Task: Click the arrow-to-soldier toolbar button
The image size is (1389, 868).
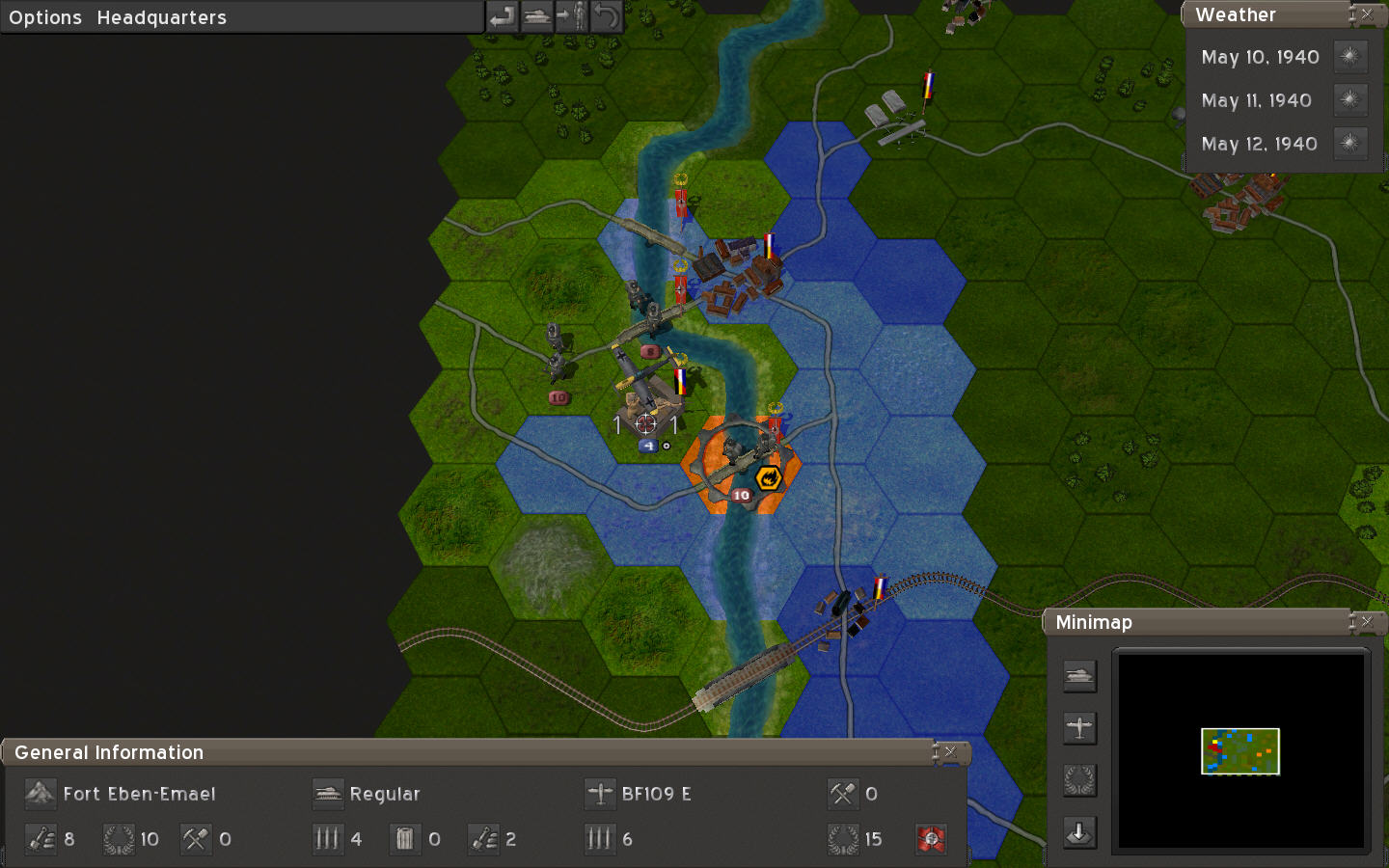Action: pyautogui.click(x=572, y=16)
